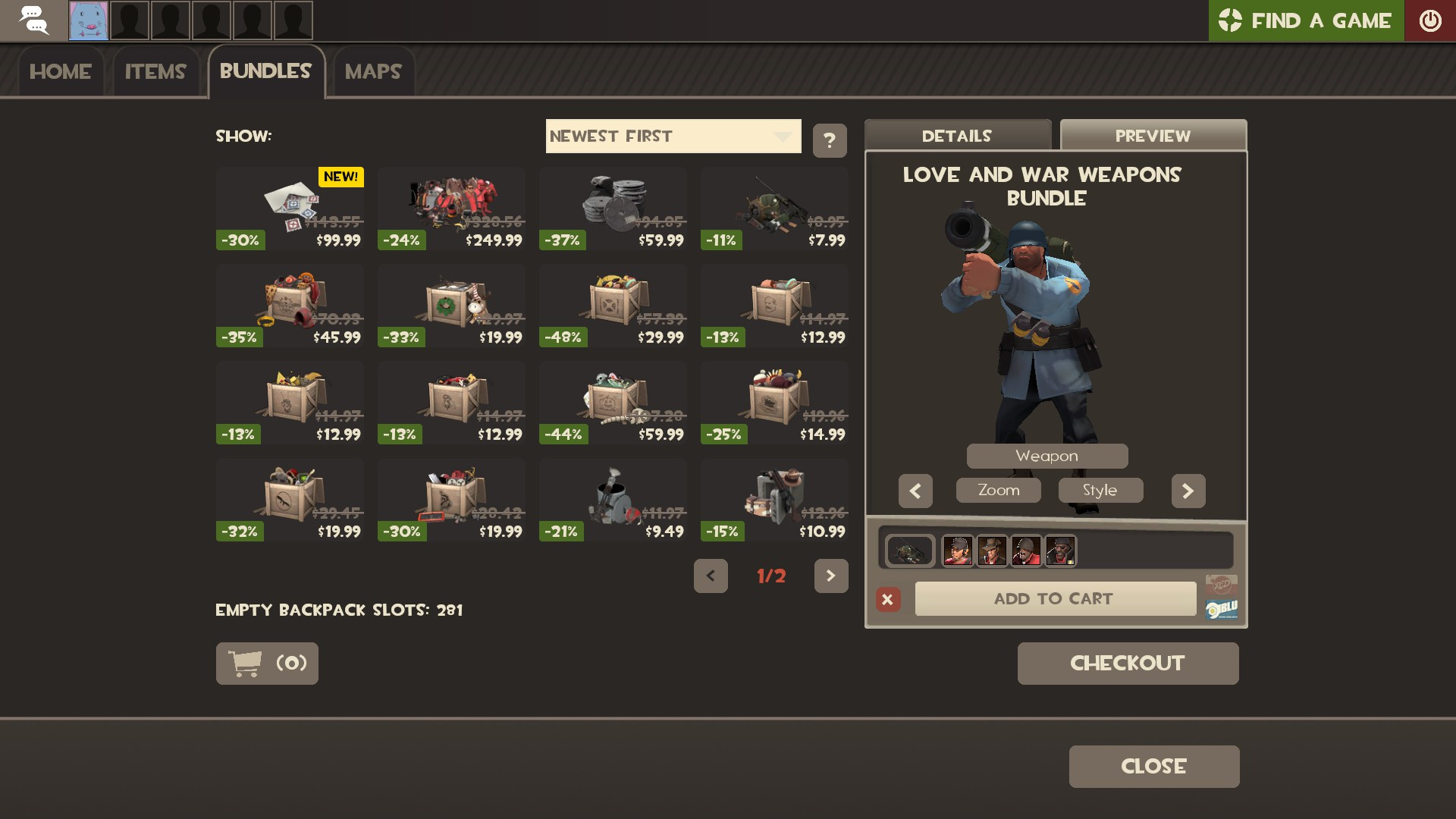The image size is (1456, 819).
Task: Select the Demoman class preview icon
Action: pos(1060,551)
